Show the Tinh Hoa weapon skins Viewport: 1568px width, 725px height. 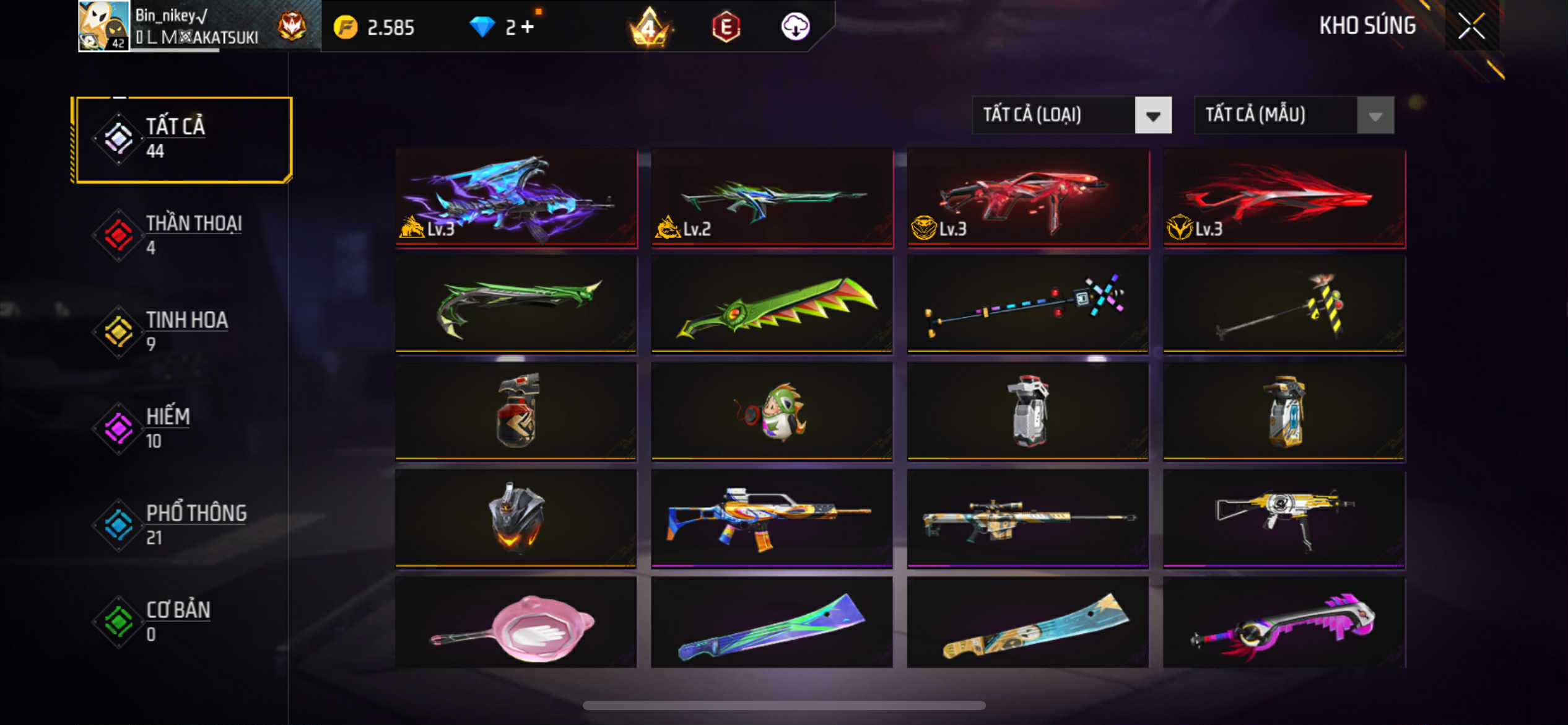(x=181, y=332)
